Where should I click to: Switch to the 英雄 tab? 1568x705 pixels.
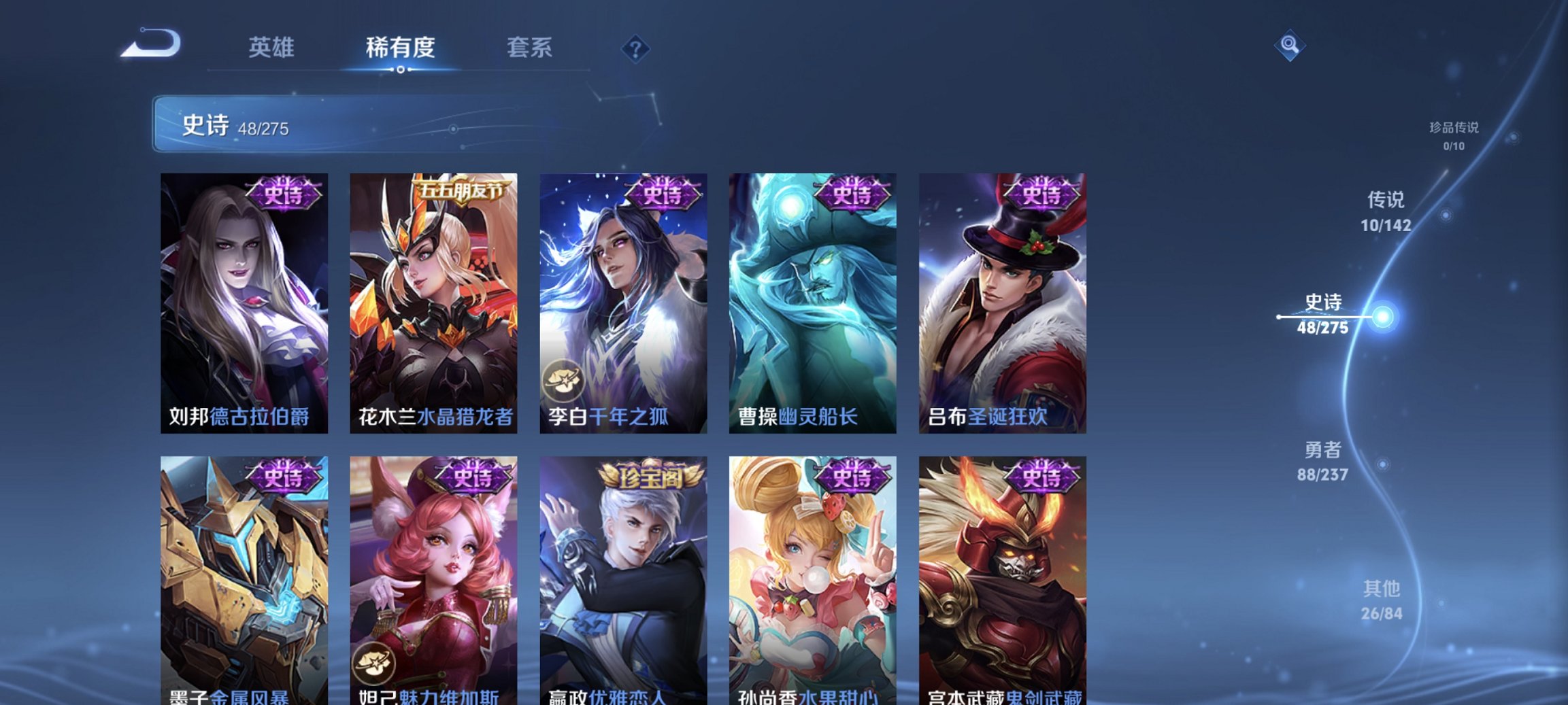273,48
